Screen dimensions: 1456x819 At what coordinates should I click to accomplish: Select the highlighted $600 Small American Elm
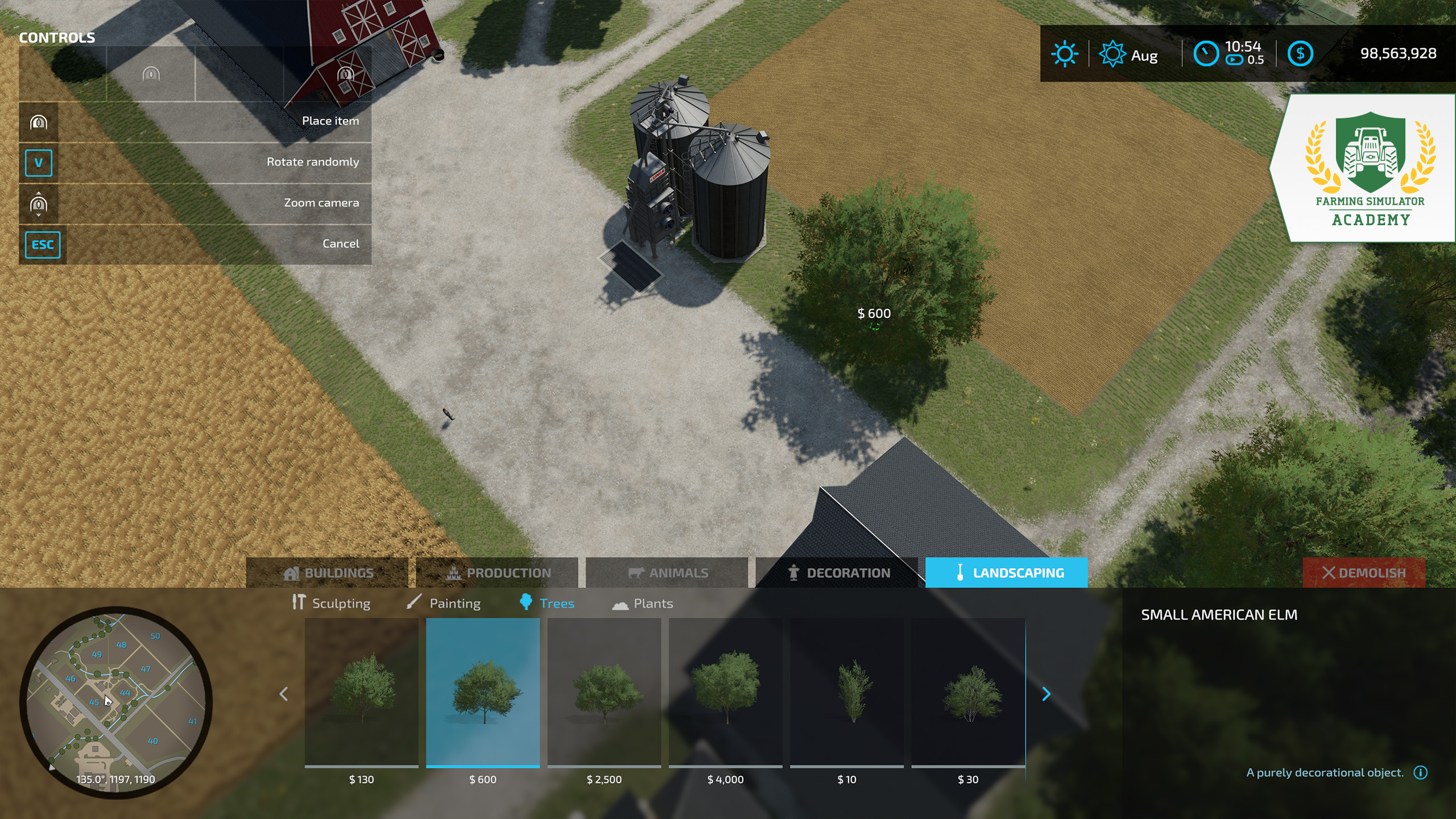click(x=483, y=693)
